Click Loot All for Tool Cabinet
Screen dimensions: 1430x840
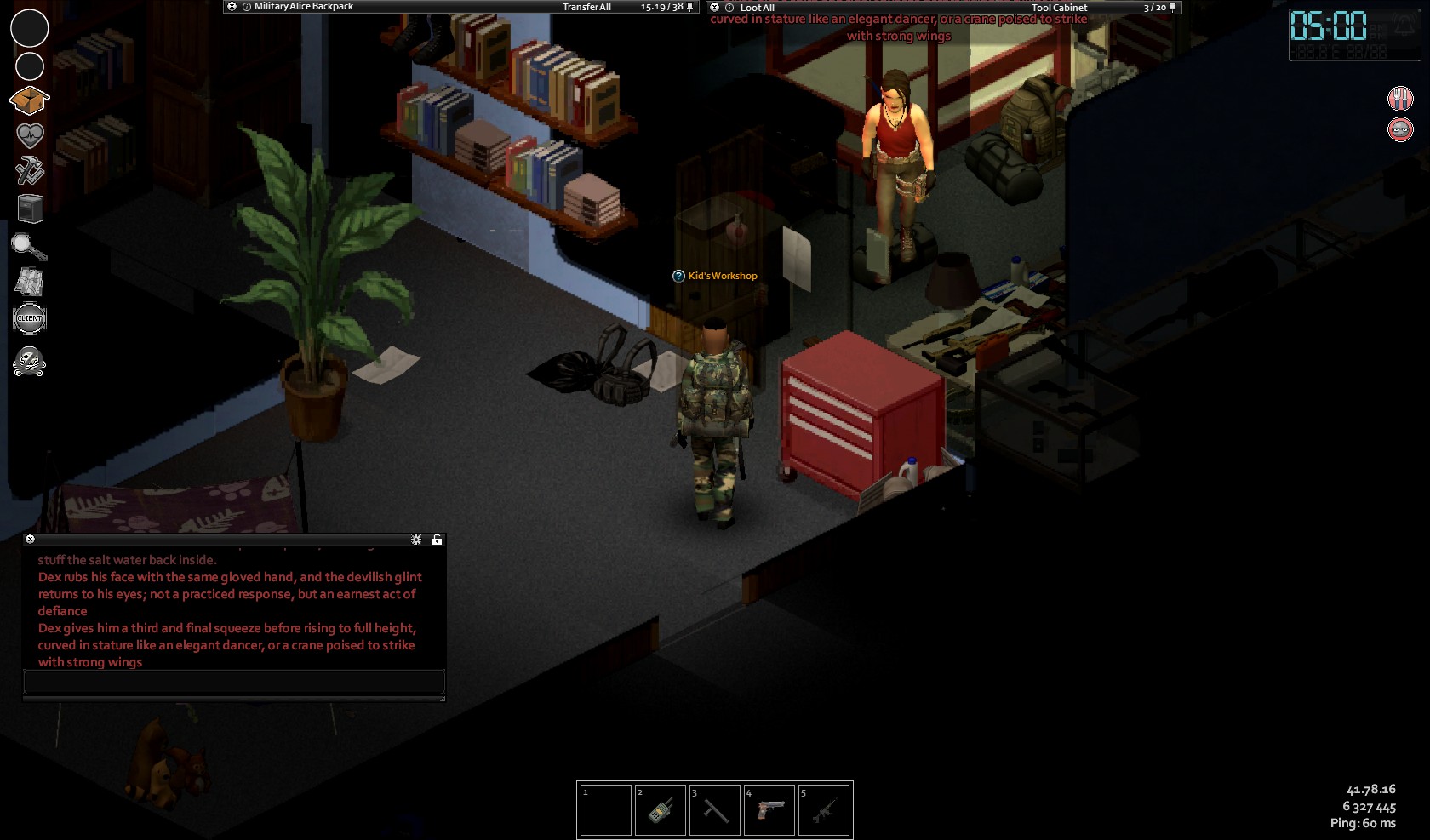757,8
